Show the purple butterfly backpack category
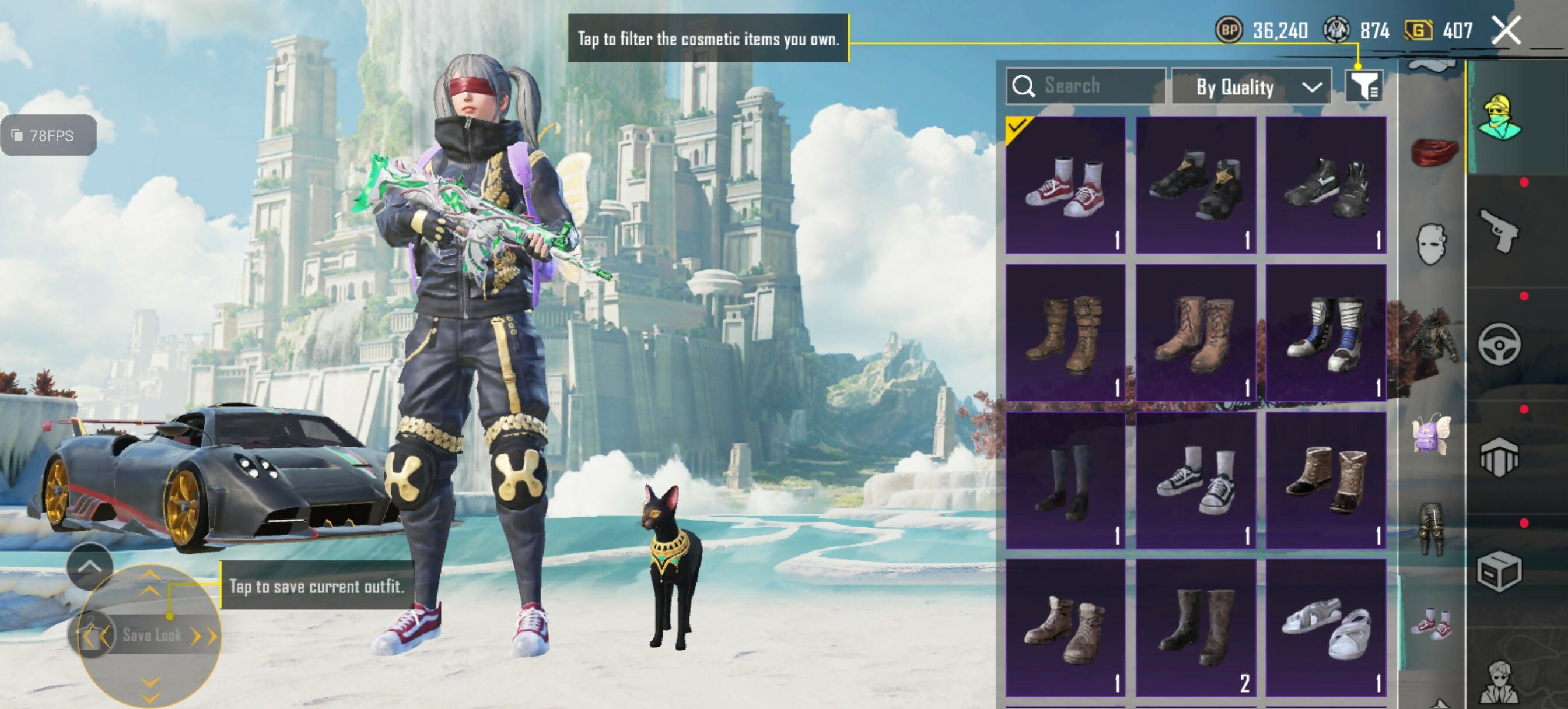 1431,433
